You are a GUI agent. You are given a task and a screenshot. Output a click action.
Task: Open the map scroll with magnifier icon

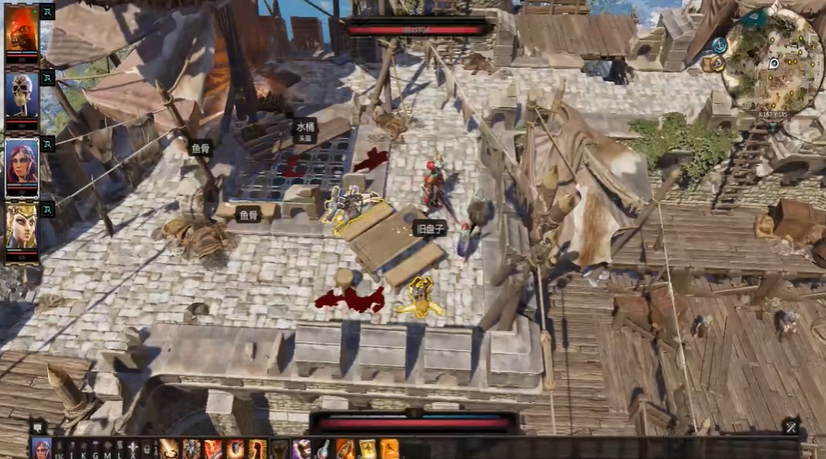[x=712, y=63]
